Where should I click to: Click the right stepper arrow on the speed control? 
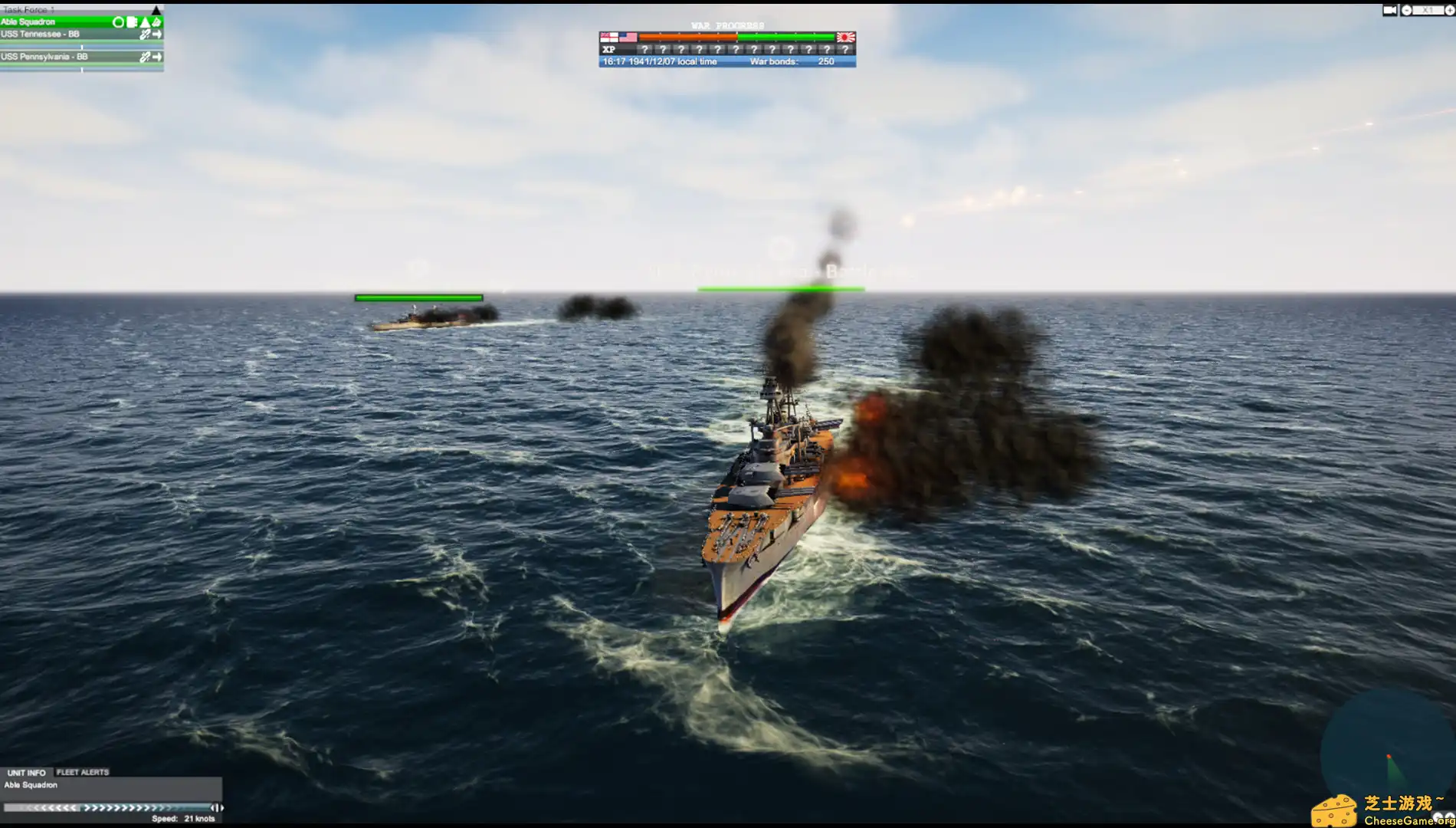(221, 809)
